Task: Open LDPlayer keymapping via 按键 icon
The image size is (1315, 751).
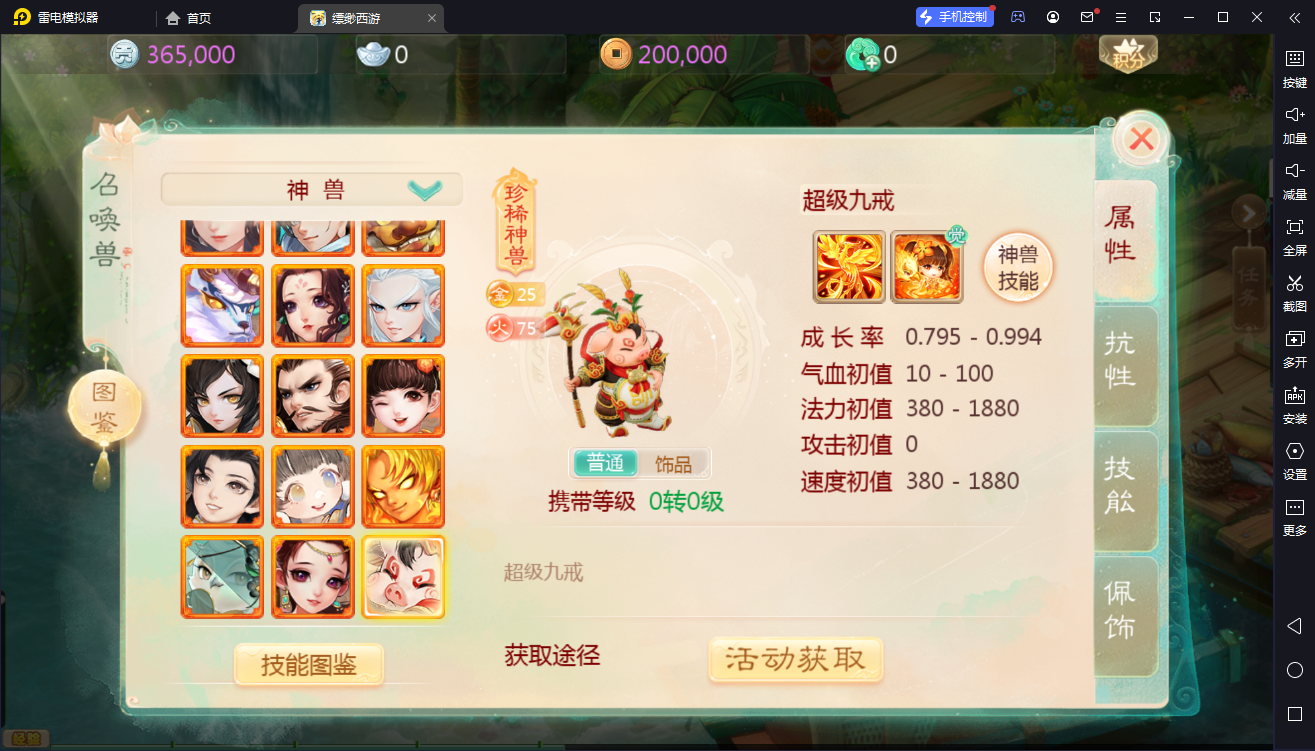Action: pos(1295,67)
